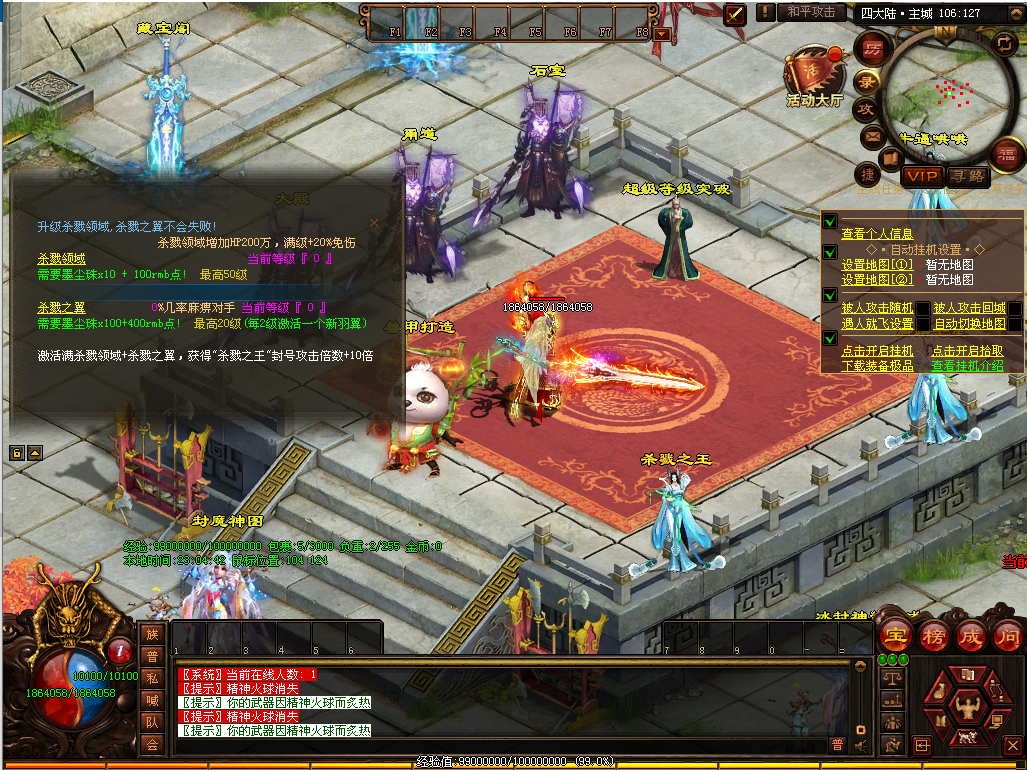
Task: Click the VIP button below the minimap
Action: pos(922,176)
